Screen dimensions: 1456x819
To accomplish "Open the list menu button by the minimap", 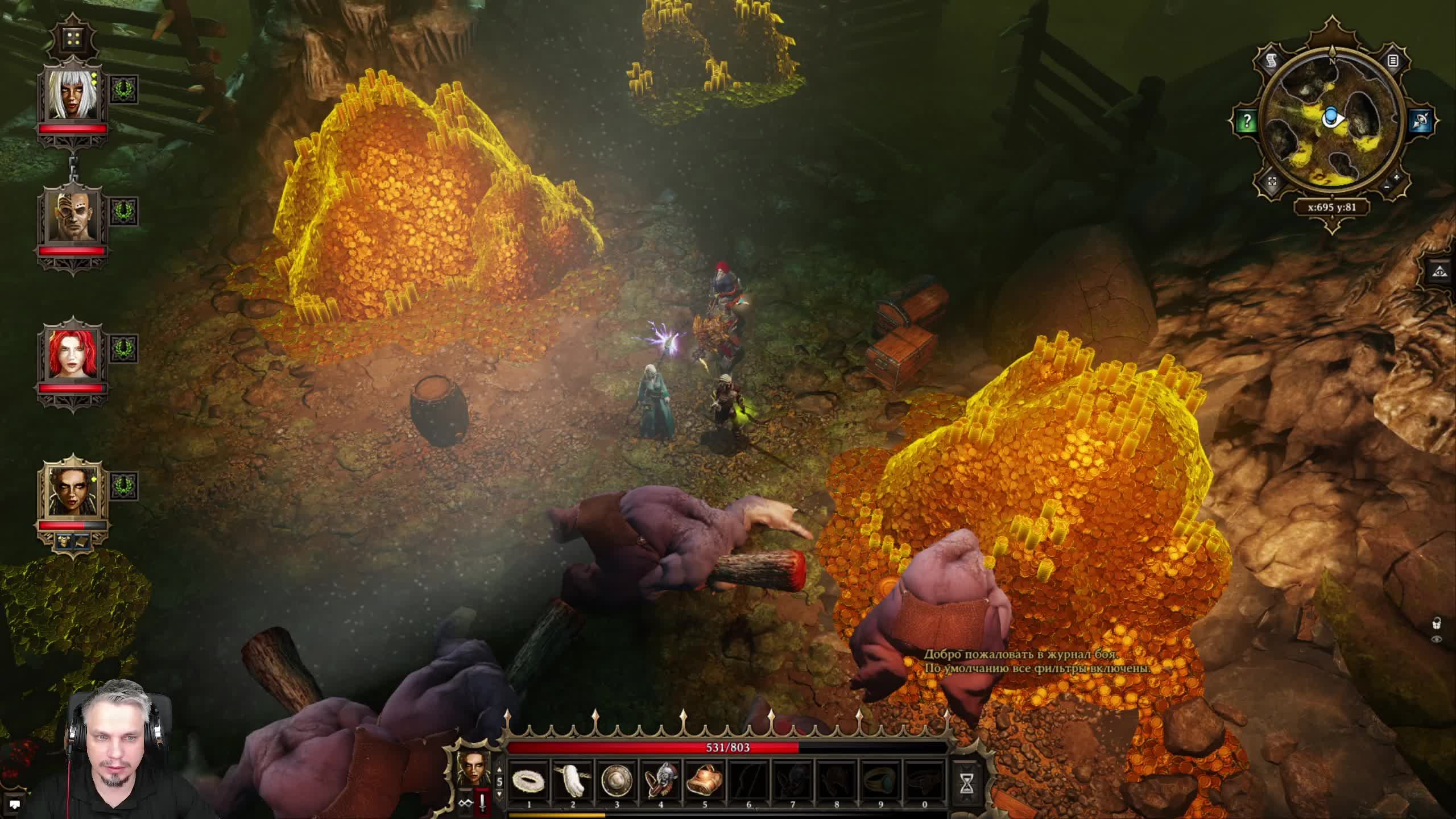I will 1392,61.
